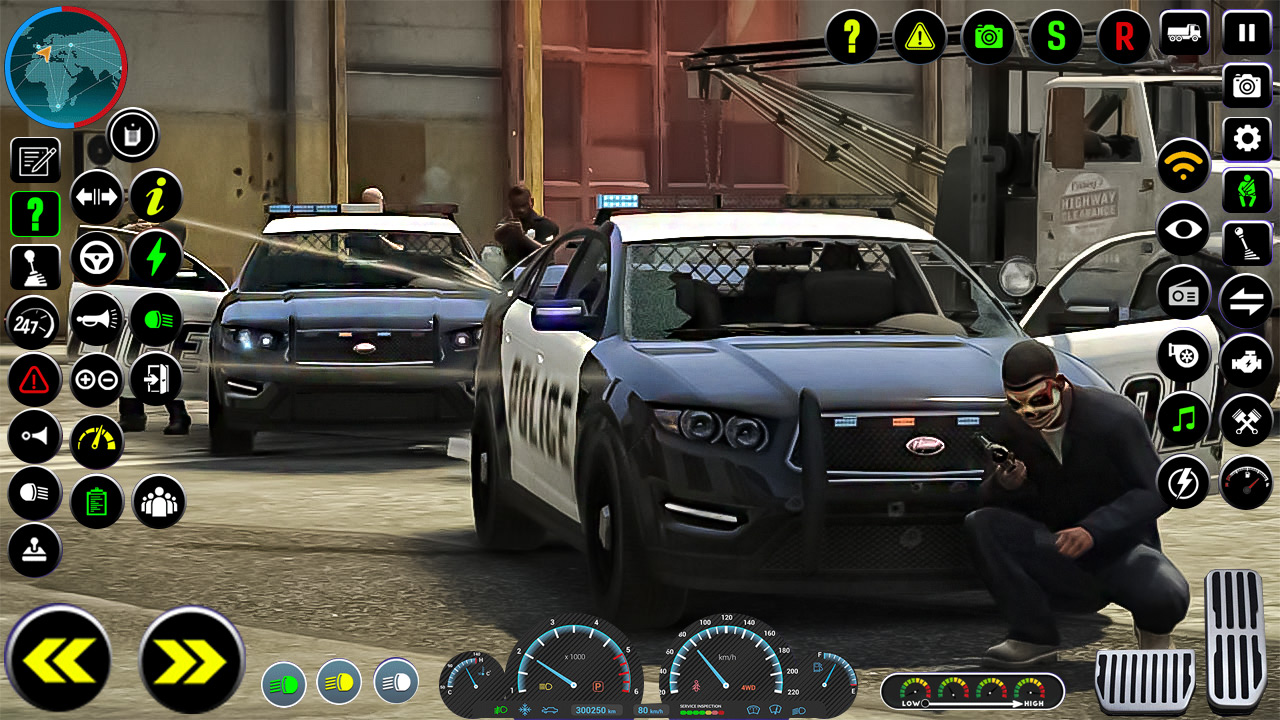Open the in-game camera screenshot icon
The height and width of the screenshot is (720, 1280).
pos(988,37)
